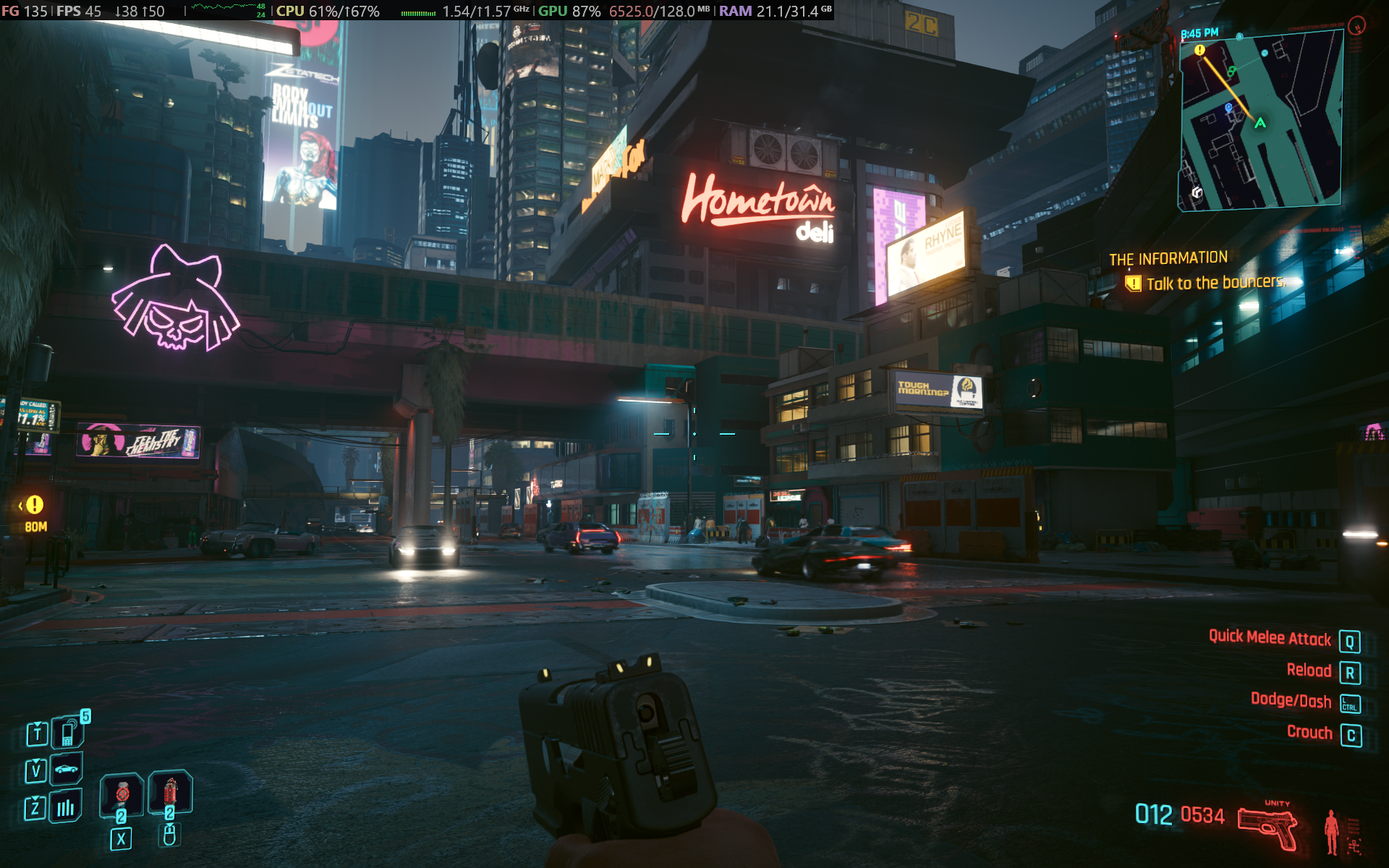Expand the phone slot chevron above T key

pos(37,723)
